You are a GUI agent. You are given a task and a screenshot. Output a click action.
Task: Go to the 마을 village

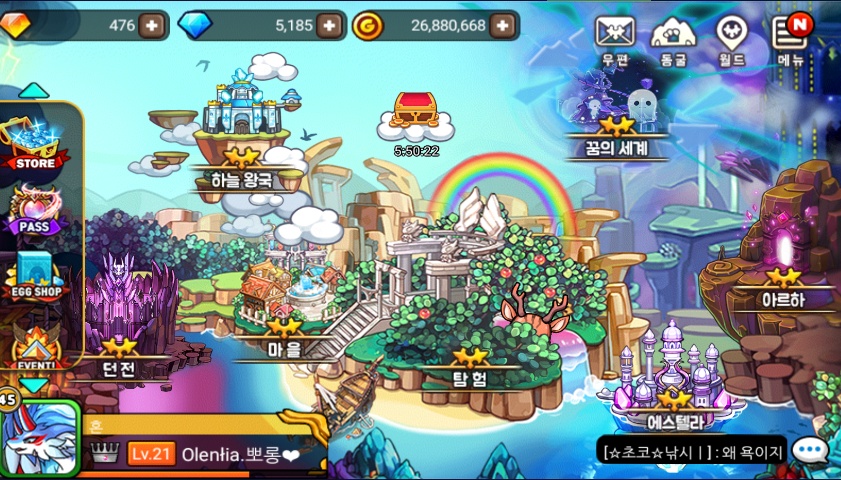[x=283, y=300]
